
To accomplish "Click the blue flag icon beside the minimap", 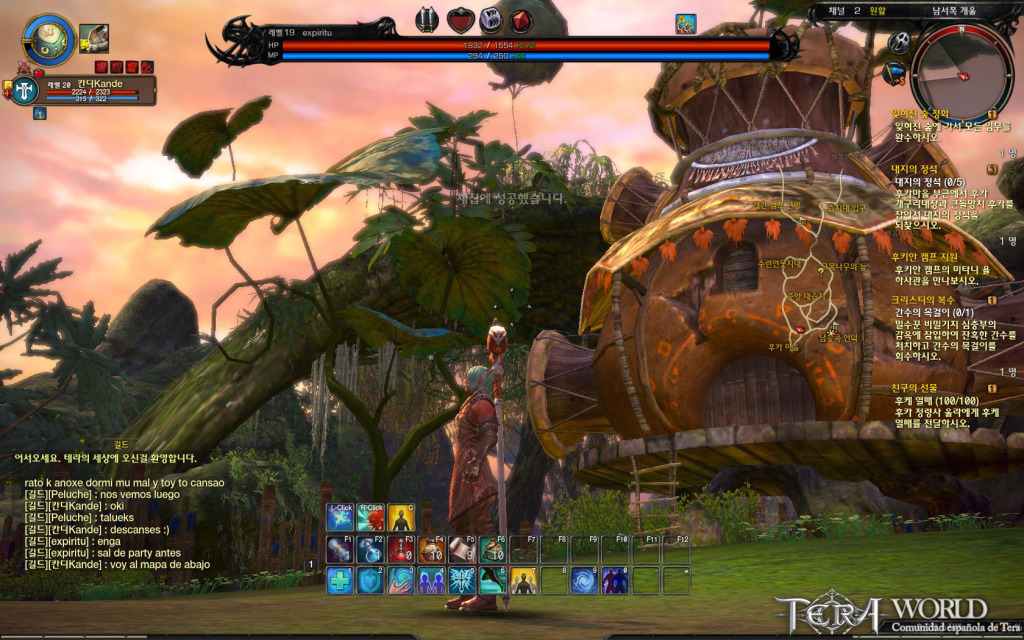I will 895,72.
